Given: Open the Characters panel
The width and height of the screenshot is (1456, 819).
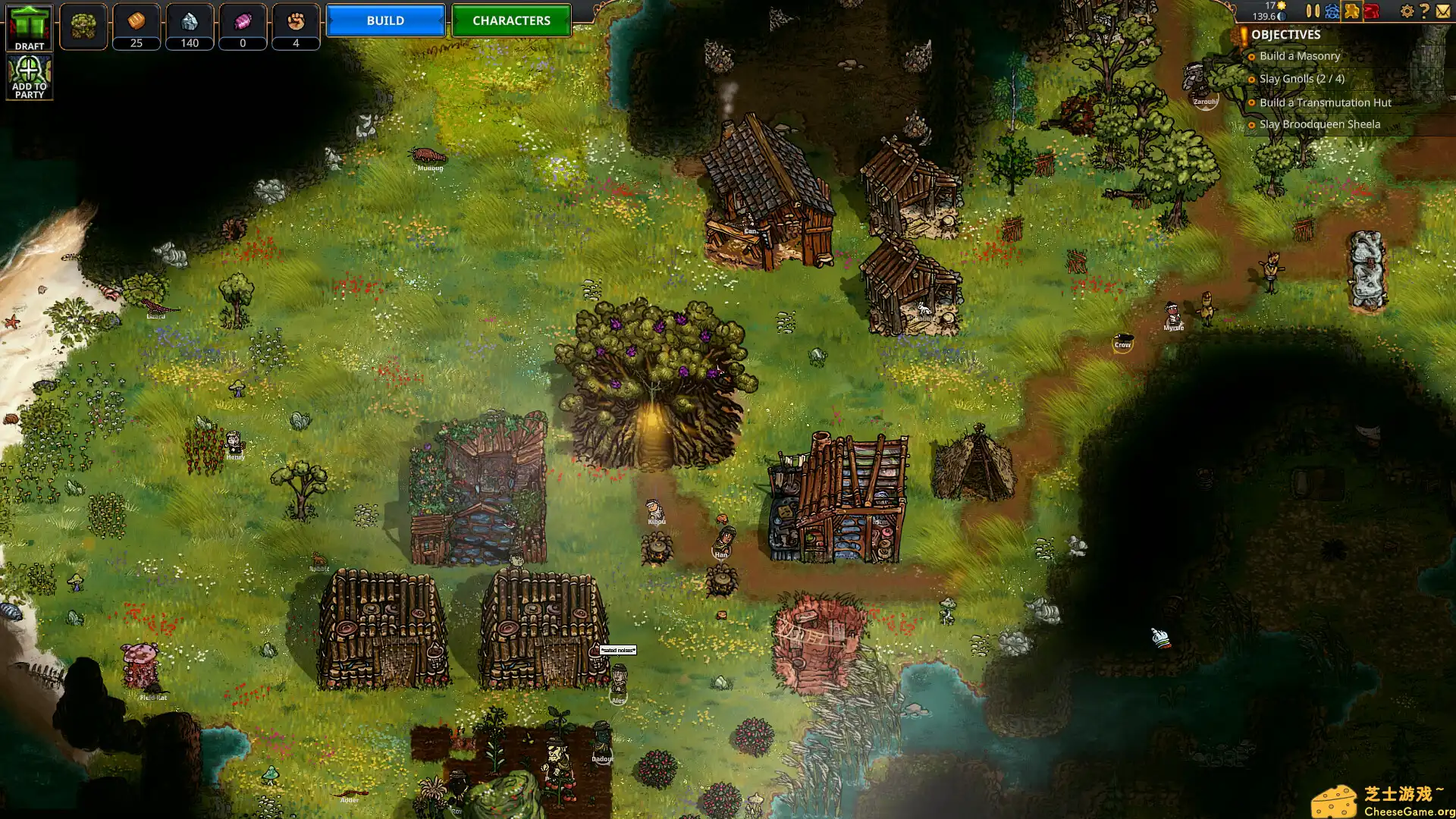Looking at the screenshot, I should [511, 20].
